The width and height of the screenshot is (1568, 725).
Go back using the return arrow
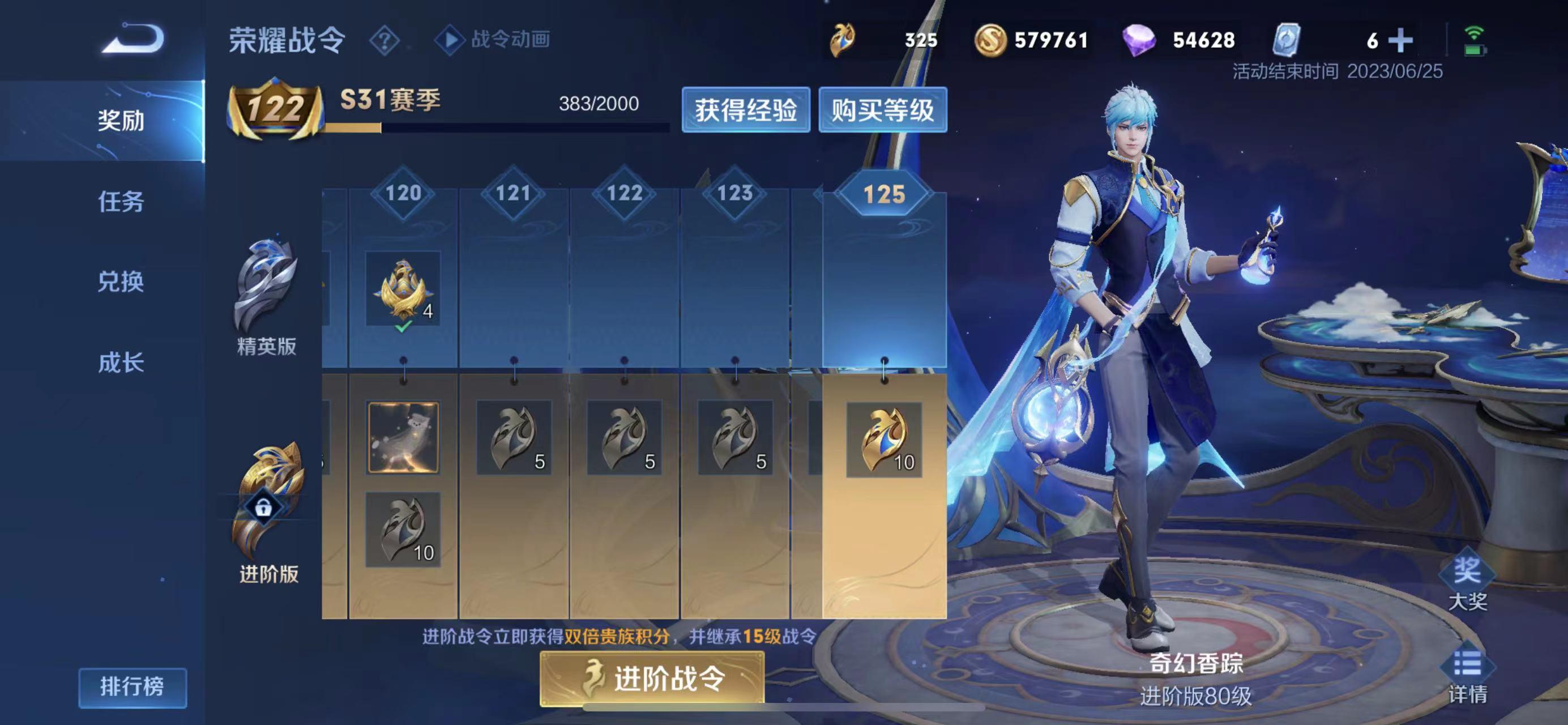click(x=133, y=40)
